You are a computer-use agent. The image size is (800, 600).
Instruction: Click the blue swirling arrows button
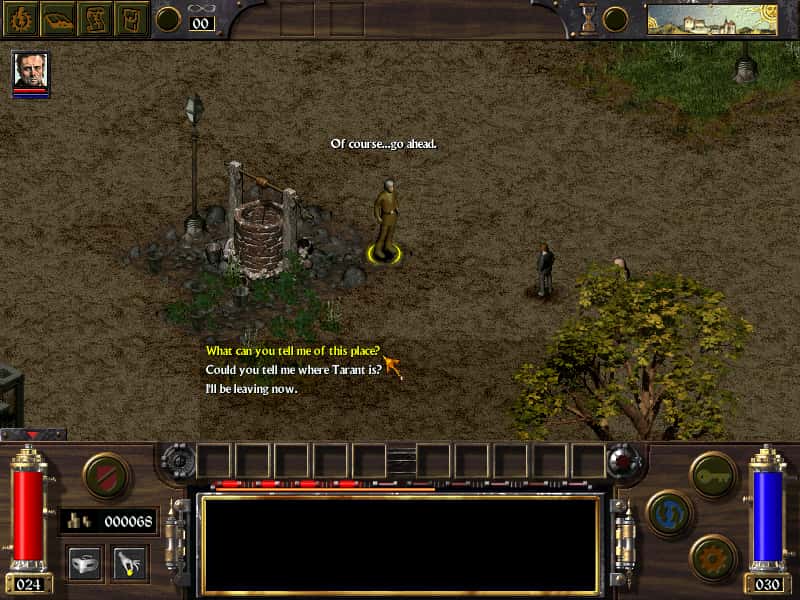tap(670, 513)
